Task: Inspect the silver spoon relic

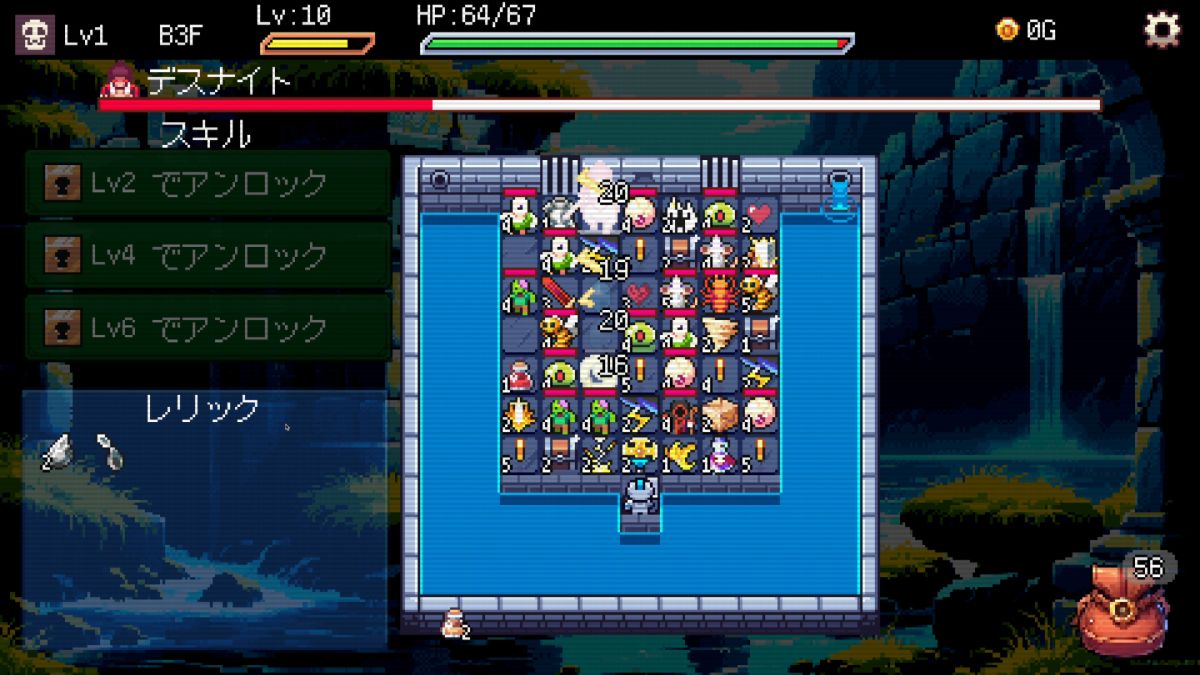Action: [108, 452]
